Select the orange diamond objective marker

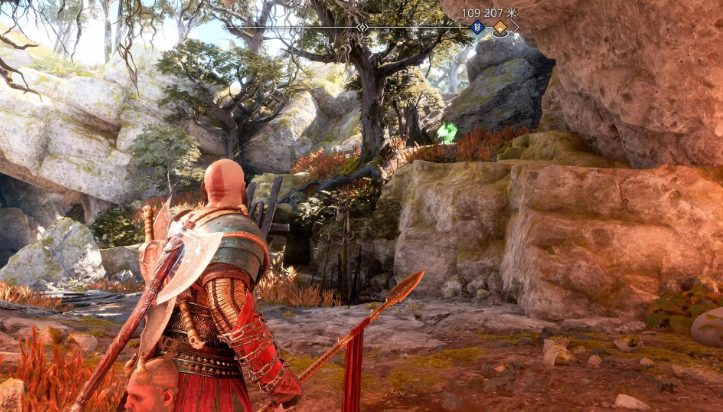pyautogui.click(x=499, y=28)
